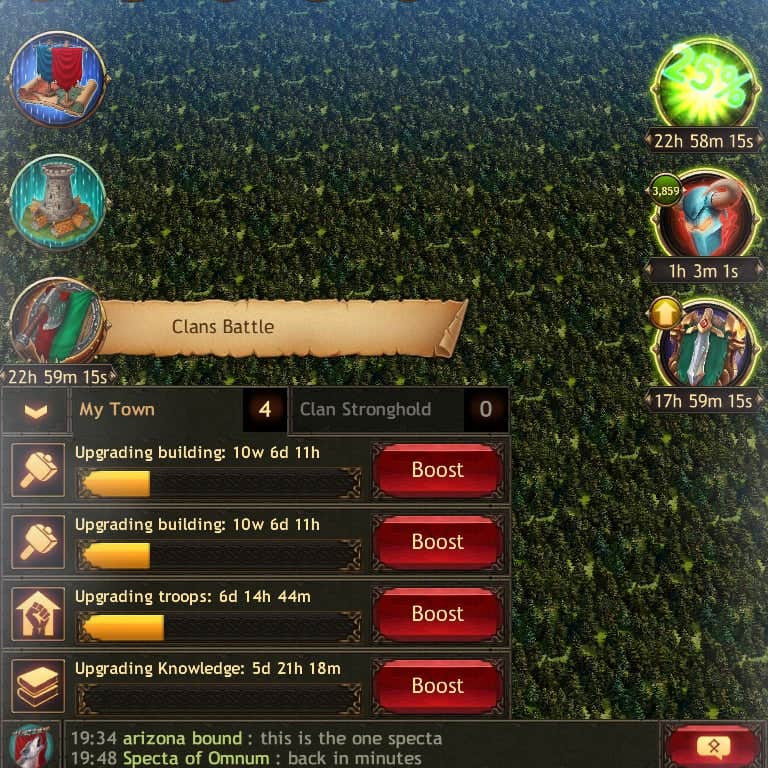Select the troops fist house icon
The width and height of the screenshot is (768, 768).
38,614
